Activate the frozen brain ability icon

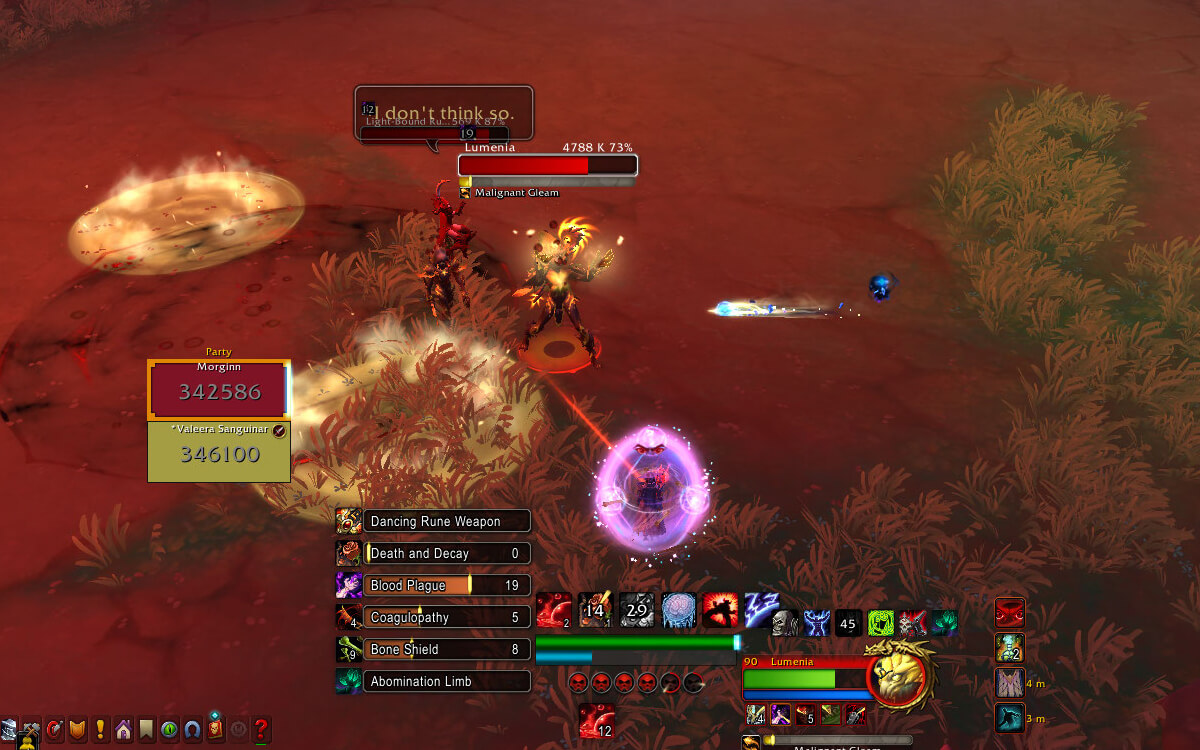(x=679, y=610)
